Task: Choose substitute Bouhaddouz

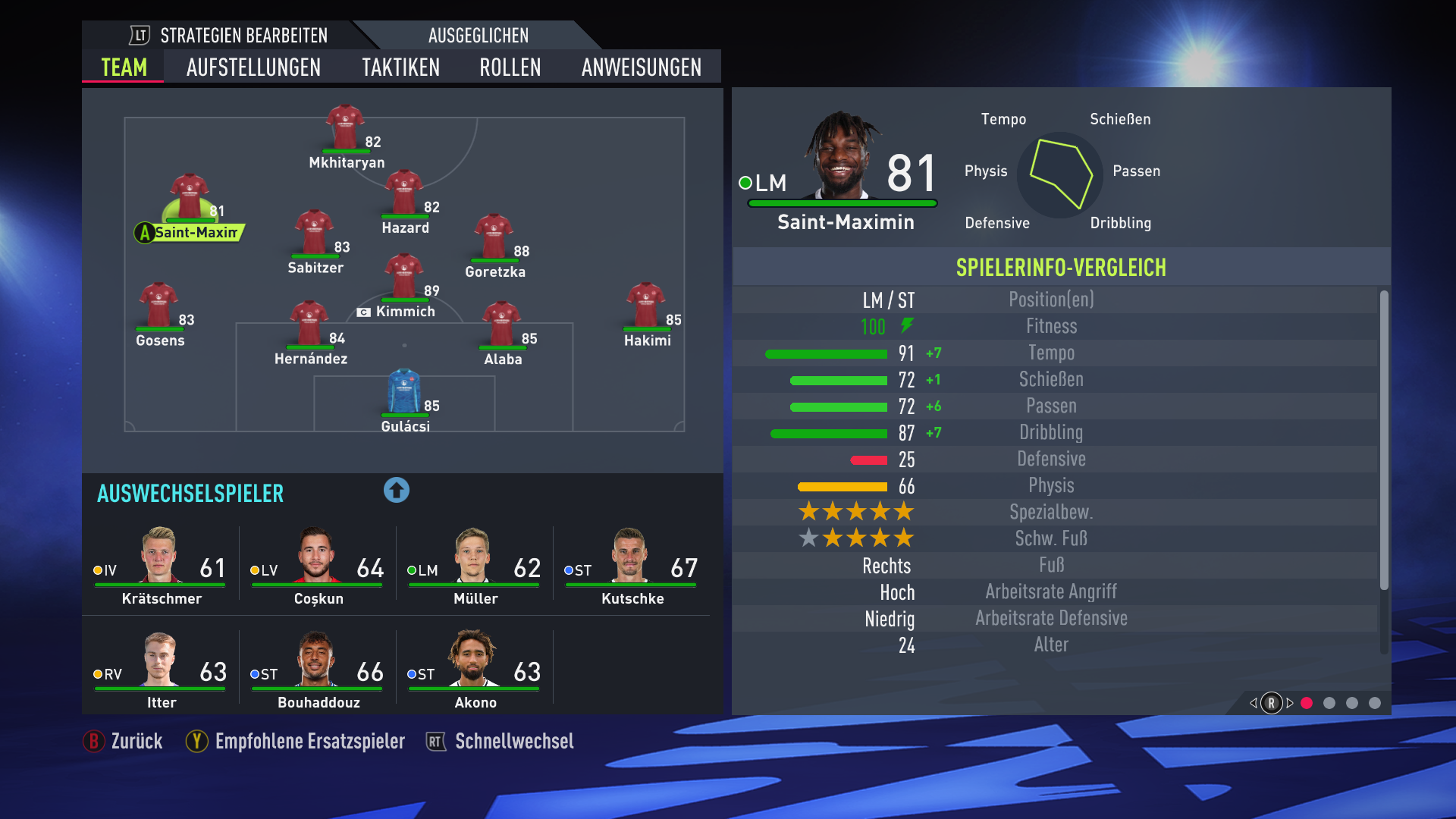Action: click(x=318, y=670)
